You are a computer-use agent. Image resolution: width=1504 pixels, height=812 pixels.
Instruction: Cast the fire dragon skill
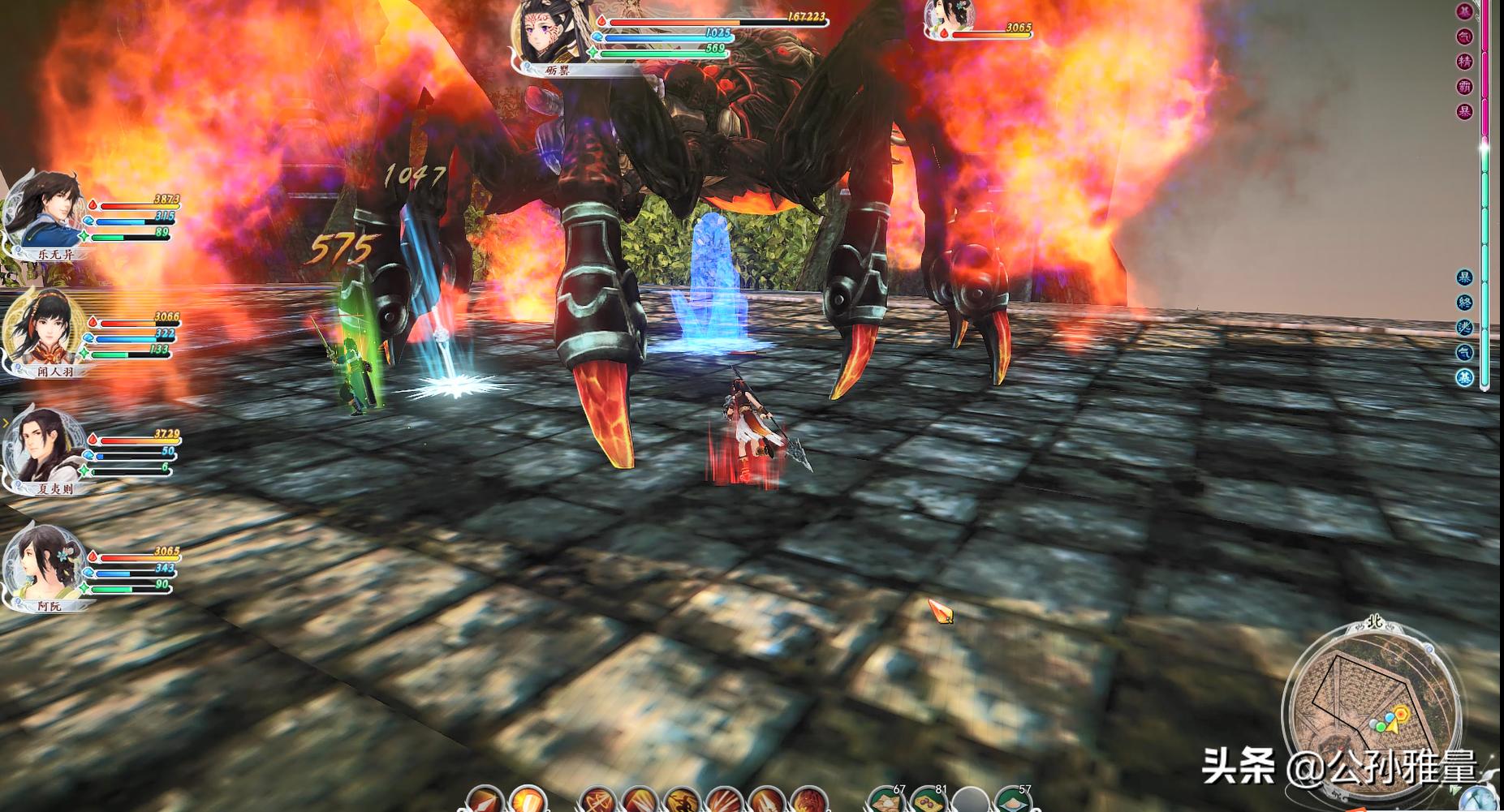pyautogui.click(x=808, y=801)
